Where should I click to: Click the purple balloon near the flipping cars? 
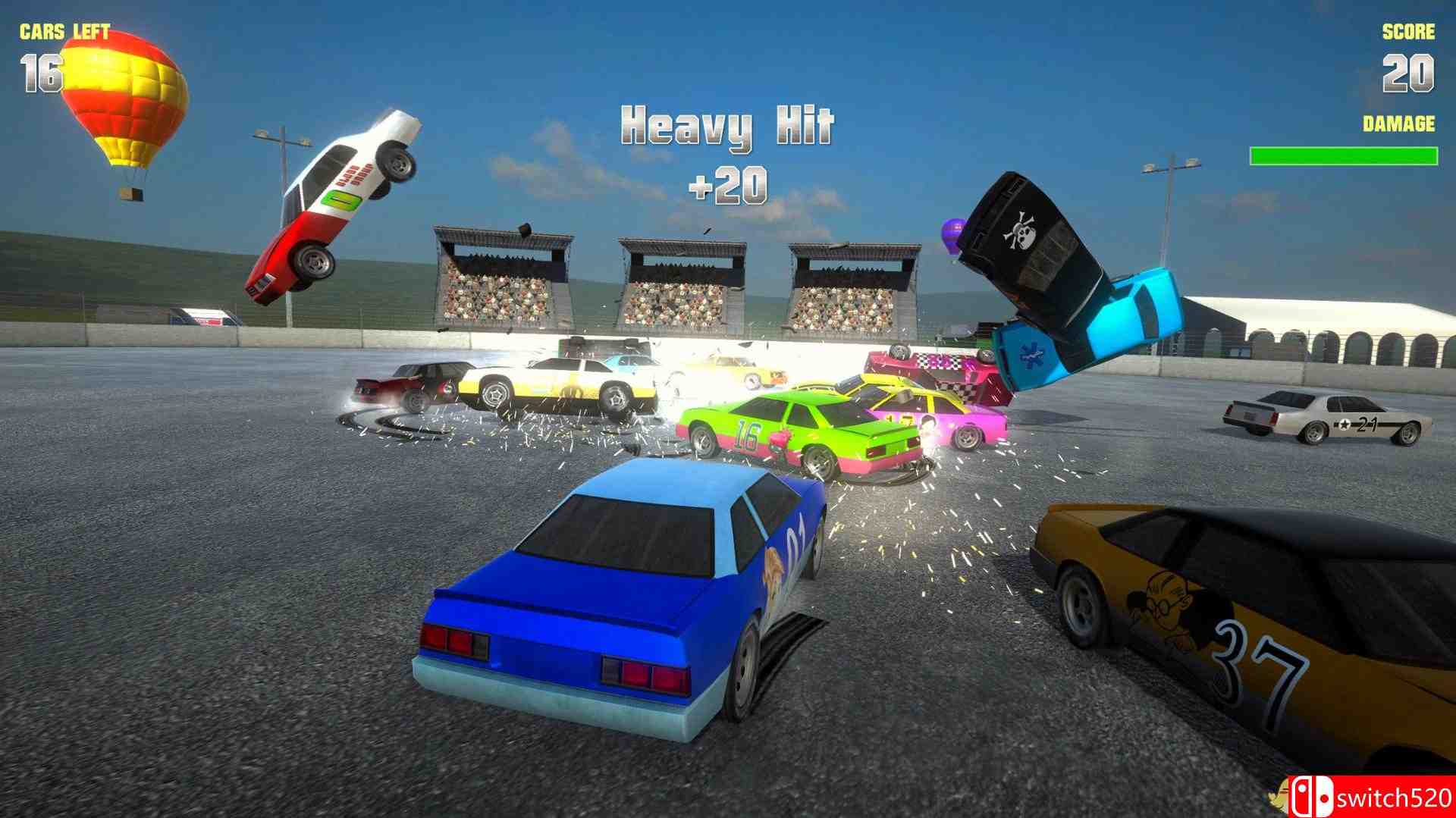tap(953, 233)
